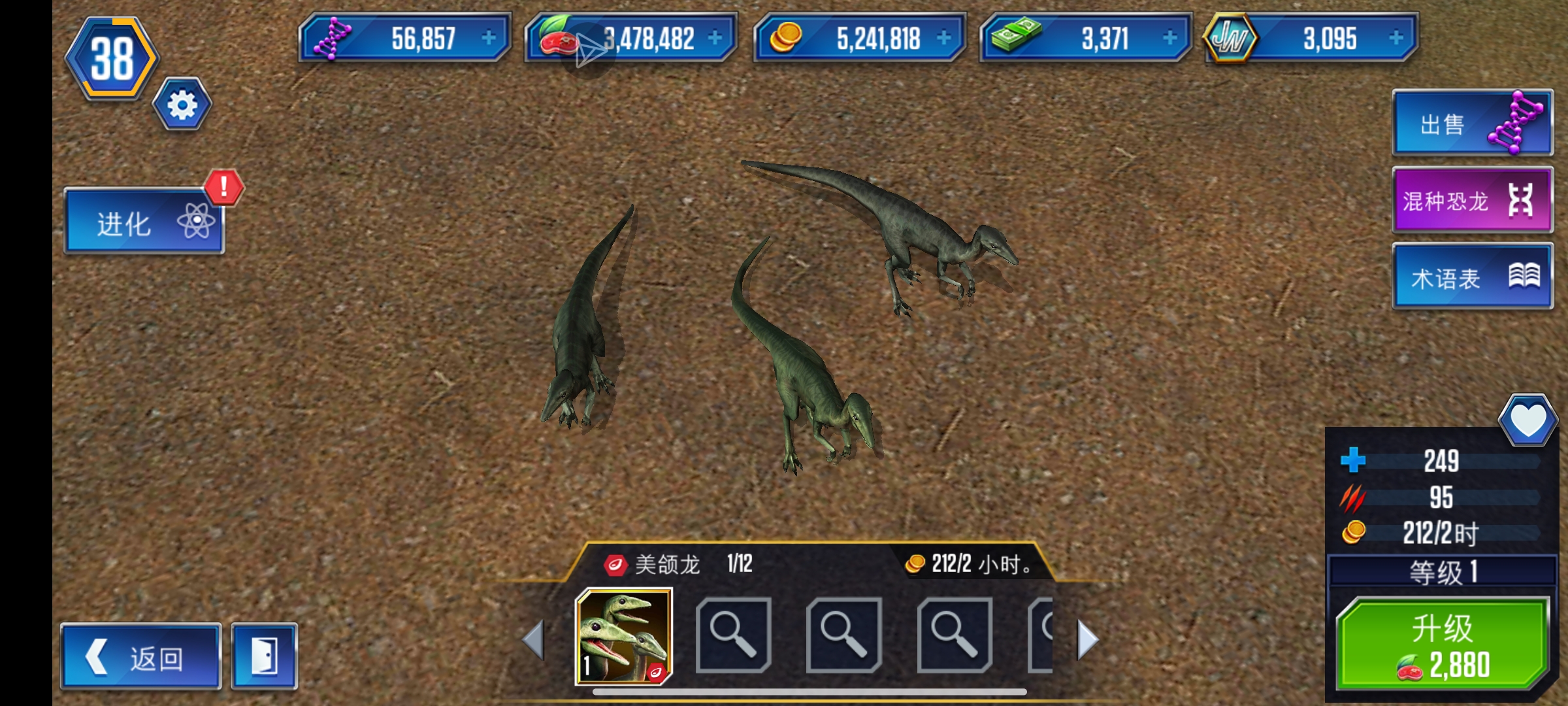Image resolution: width=1568 pixels, height=706 pixels.
Task: Open the 混种恐龙 hybrid dinosaur menu
Action: click(1472, 200)
